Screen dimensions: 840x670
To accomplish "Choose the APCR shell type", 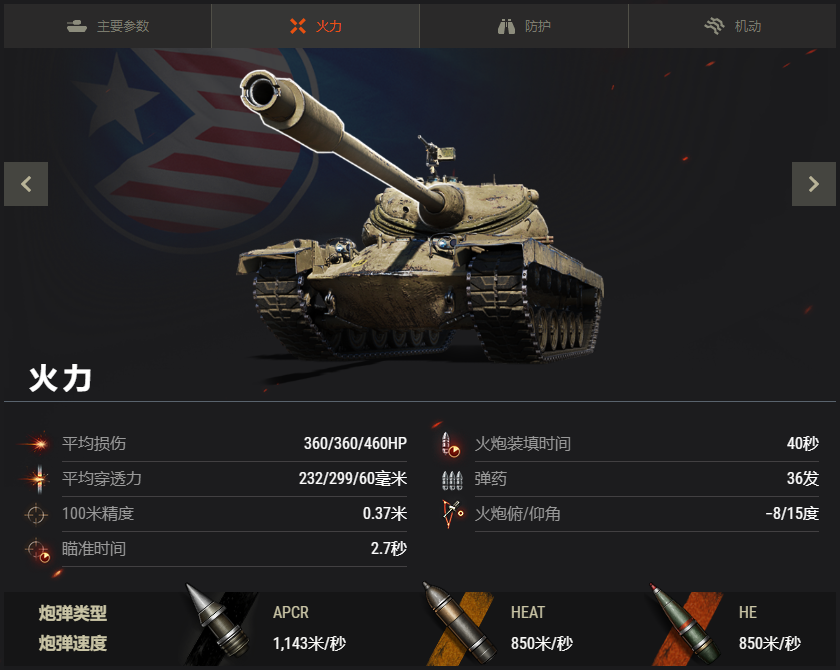I will coord(222,626).
